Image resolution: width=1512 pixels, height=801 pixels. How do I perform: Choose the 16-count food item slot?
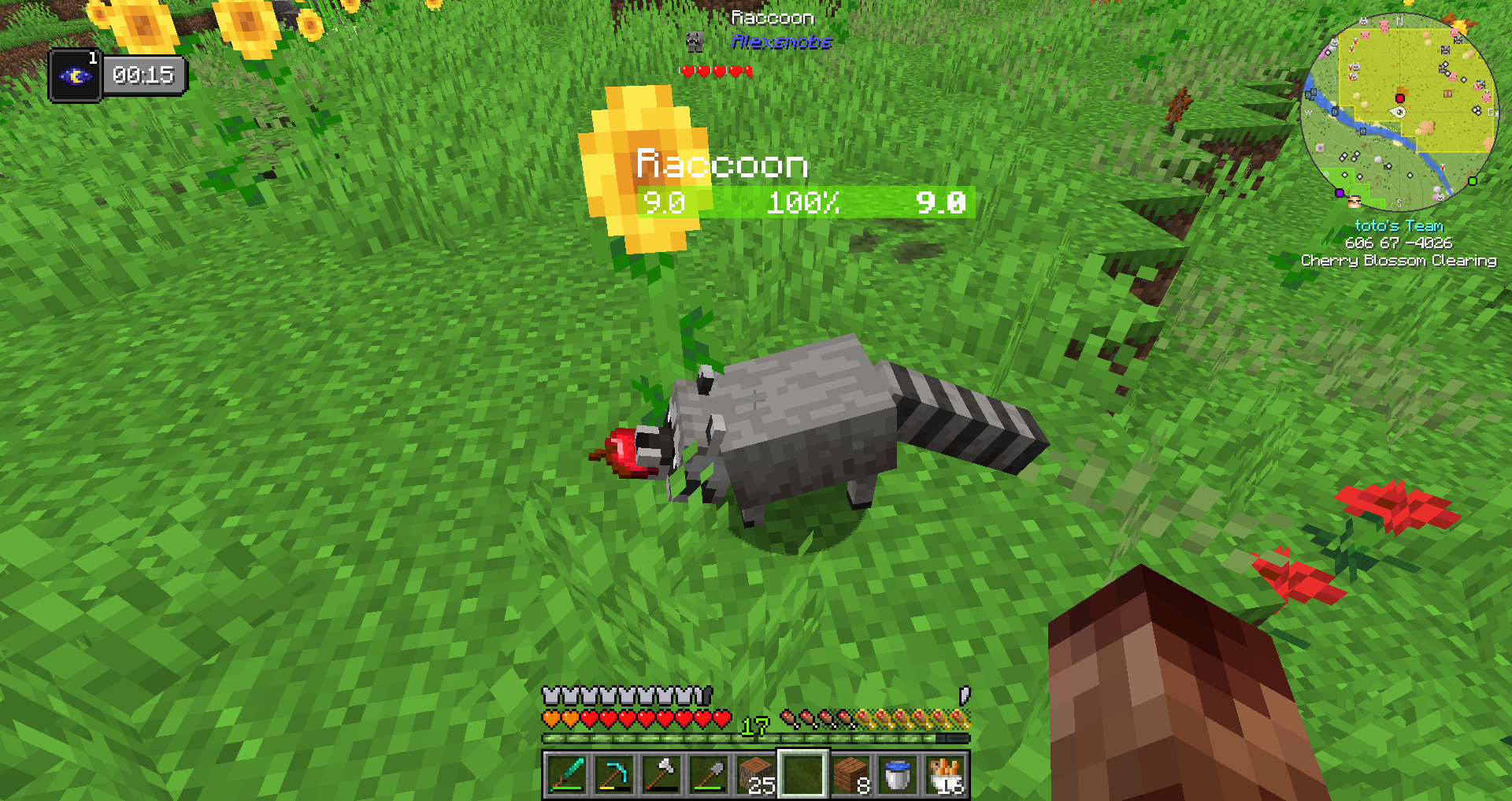click(945, 774)
